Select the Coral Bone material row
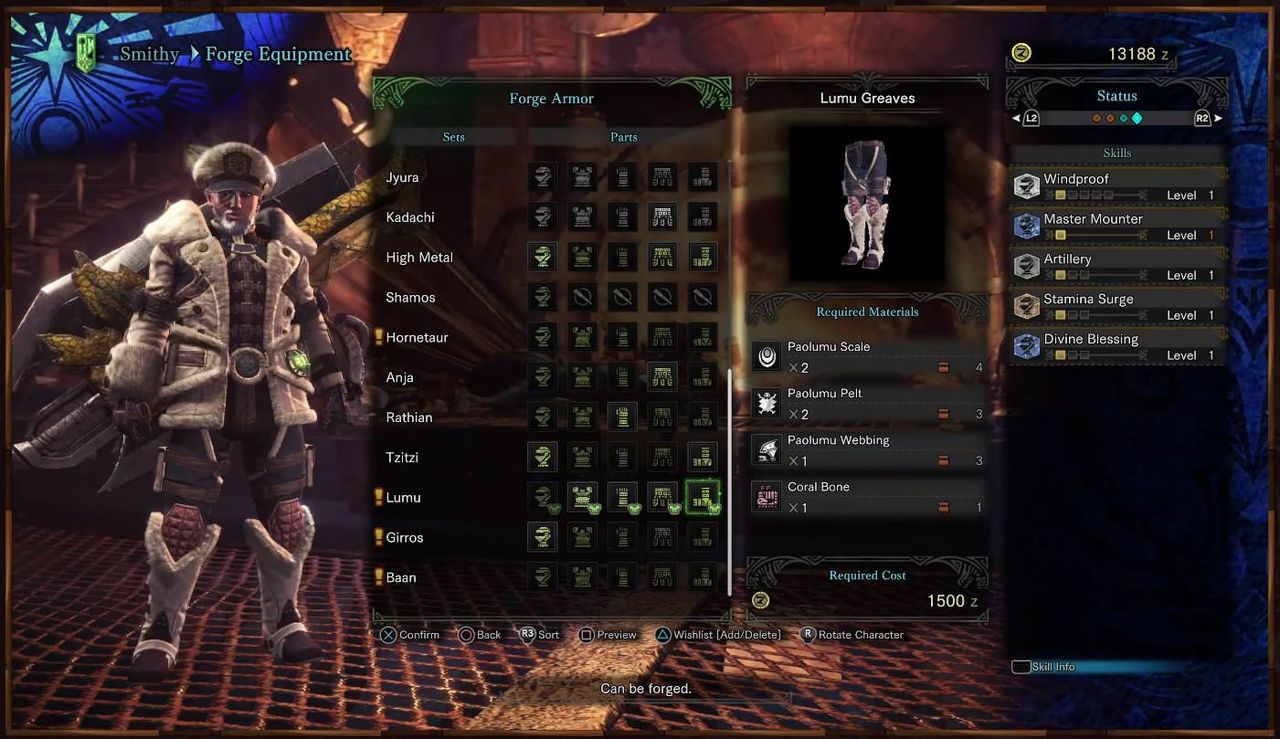This screenshot has height=739, width=1280. tap(867, 497)
